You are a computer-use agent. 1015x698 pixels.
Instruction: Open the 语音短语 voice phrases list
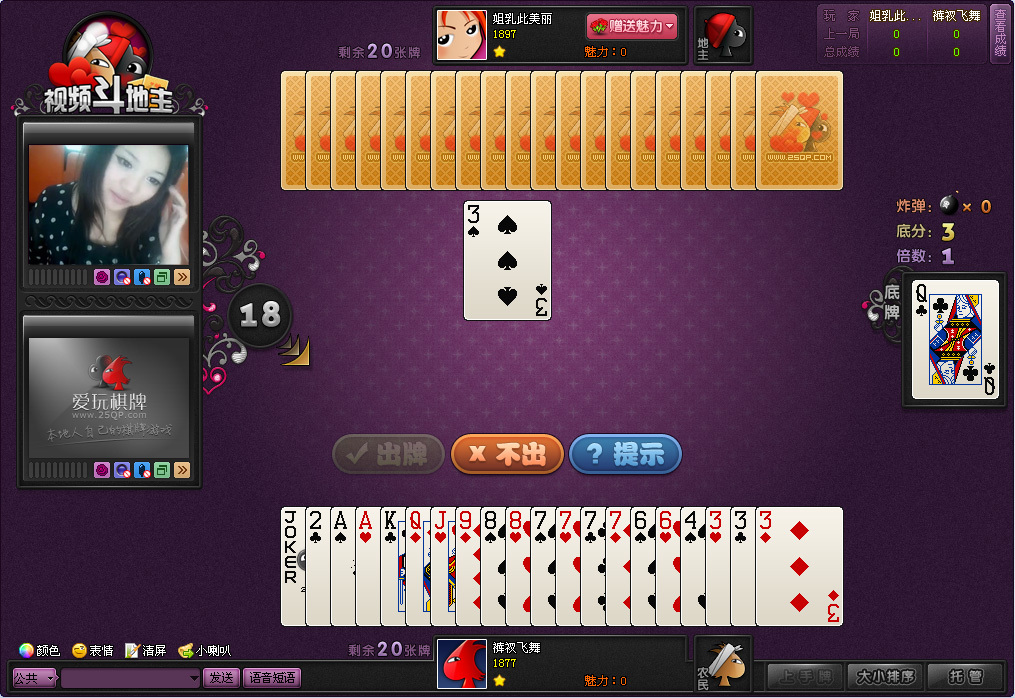[x=272, y=677]
